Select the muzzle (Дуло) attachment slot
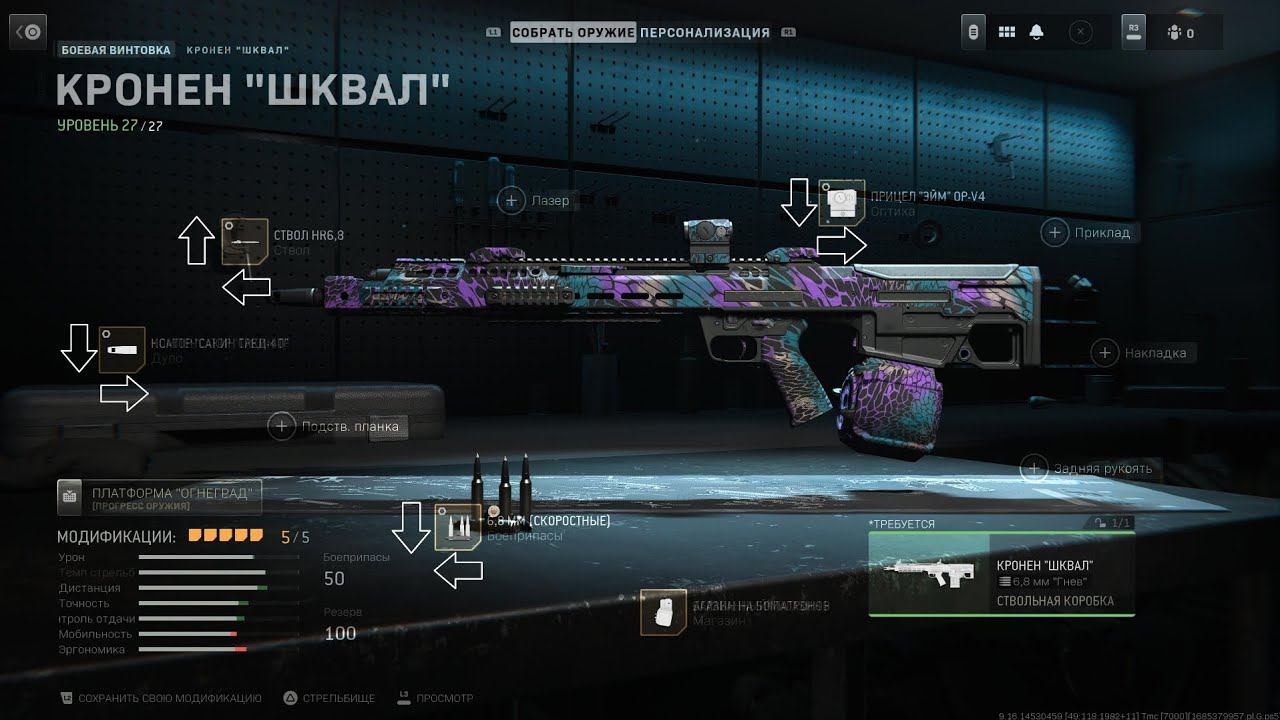This screenshot has width=1280, height=720. click(122, 350)
